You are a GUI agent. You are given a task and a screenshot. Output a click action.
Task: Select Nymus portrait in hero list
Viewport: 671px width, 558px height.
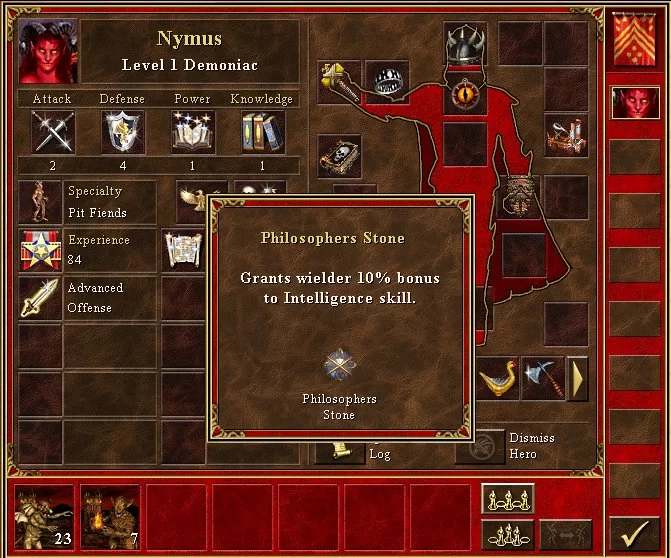pyautogui.click(x=630, y=103)
